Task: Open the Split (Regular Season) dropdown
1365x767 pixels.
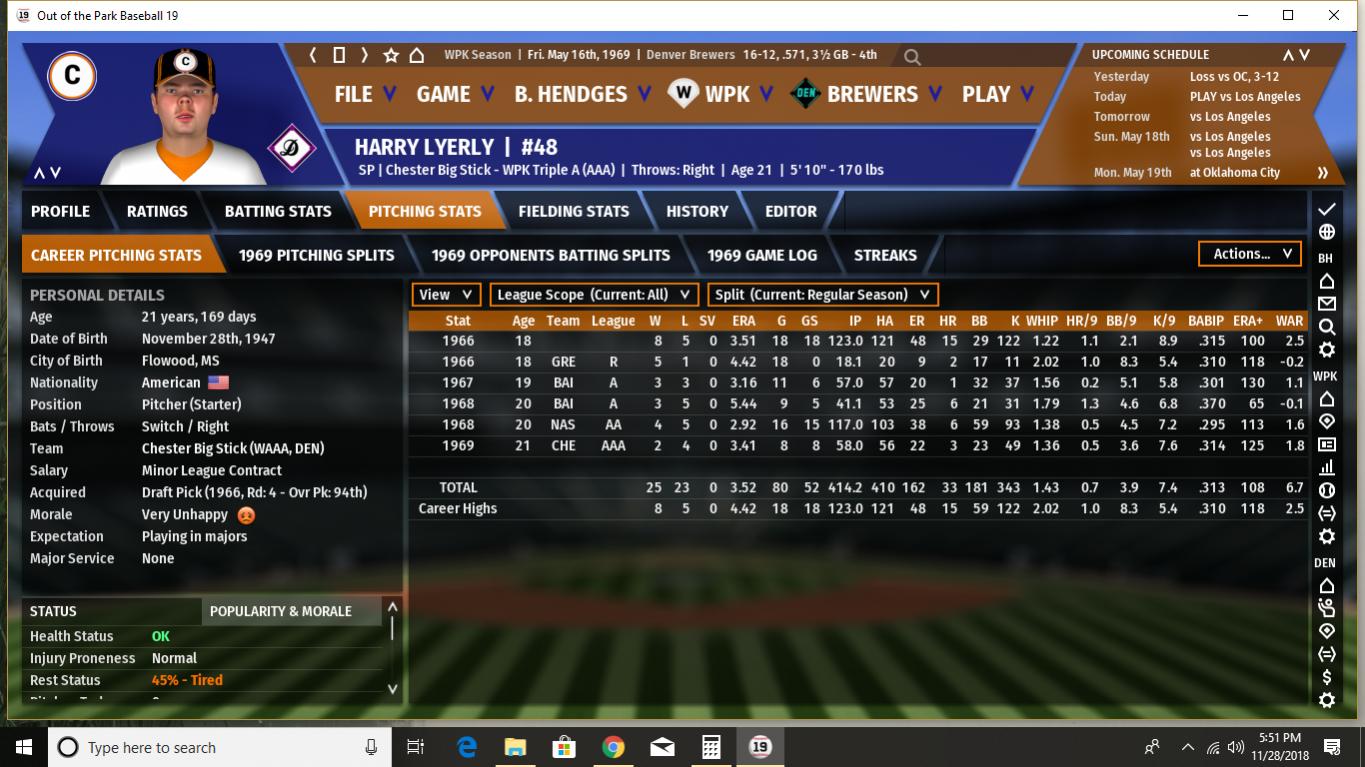Action: coord(822,295)
